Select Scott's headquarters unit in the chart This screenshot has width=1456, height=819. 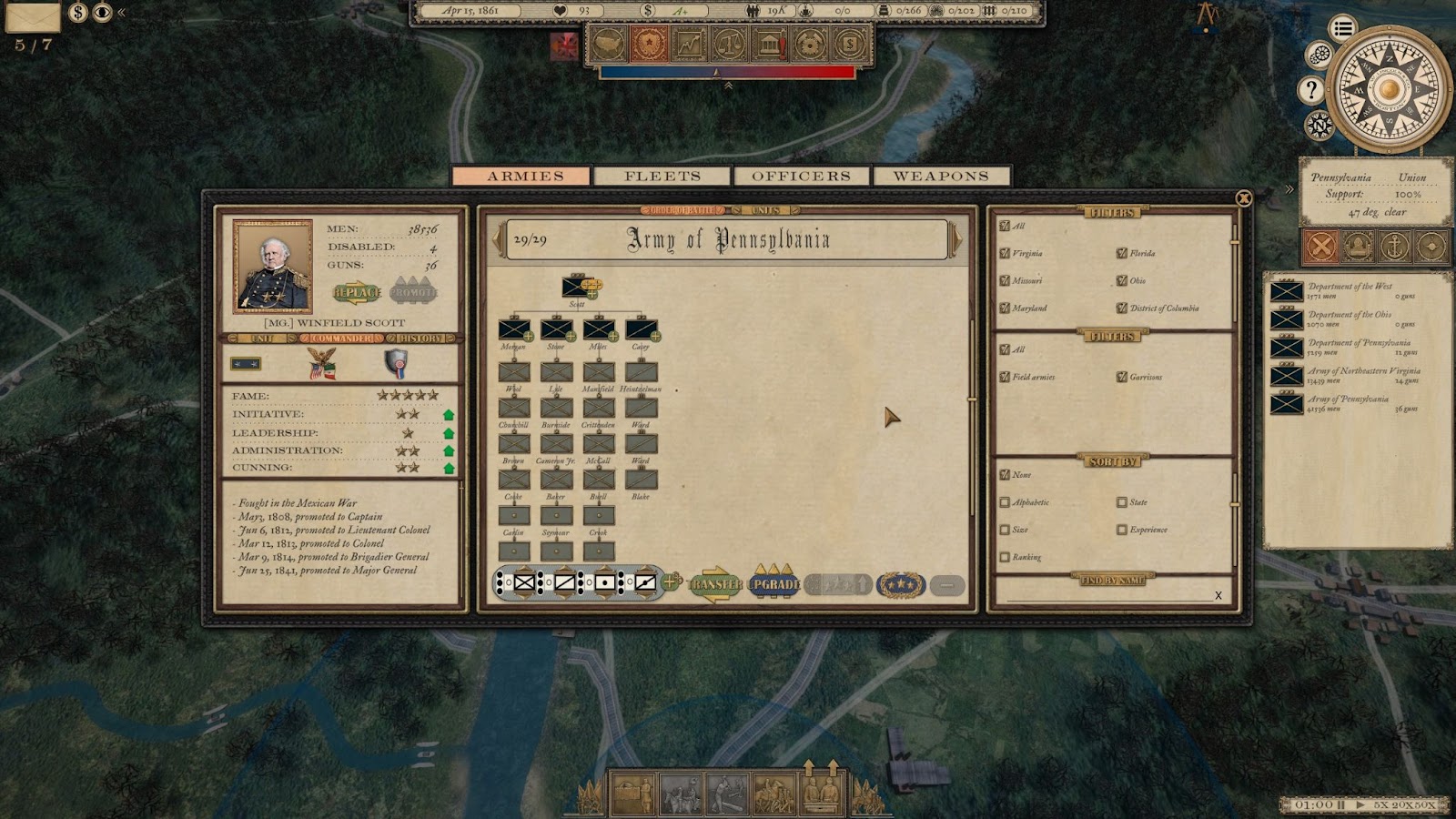[578, 288]
